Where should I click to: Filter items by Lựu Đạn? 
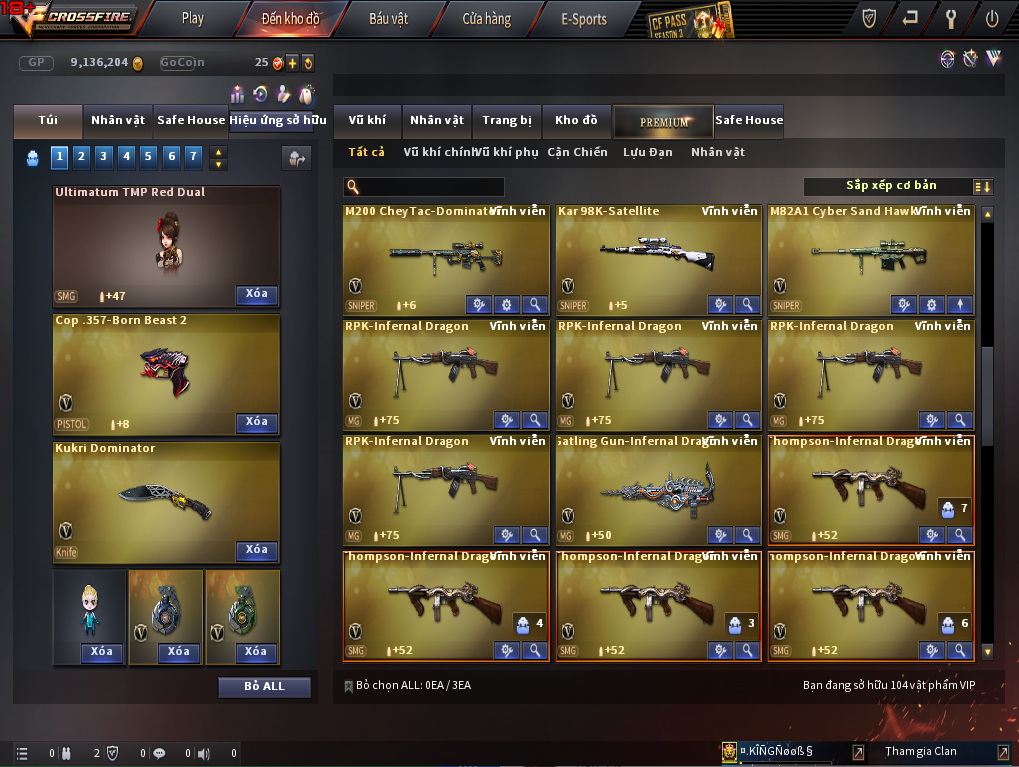(x=647, y=153)
